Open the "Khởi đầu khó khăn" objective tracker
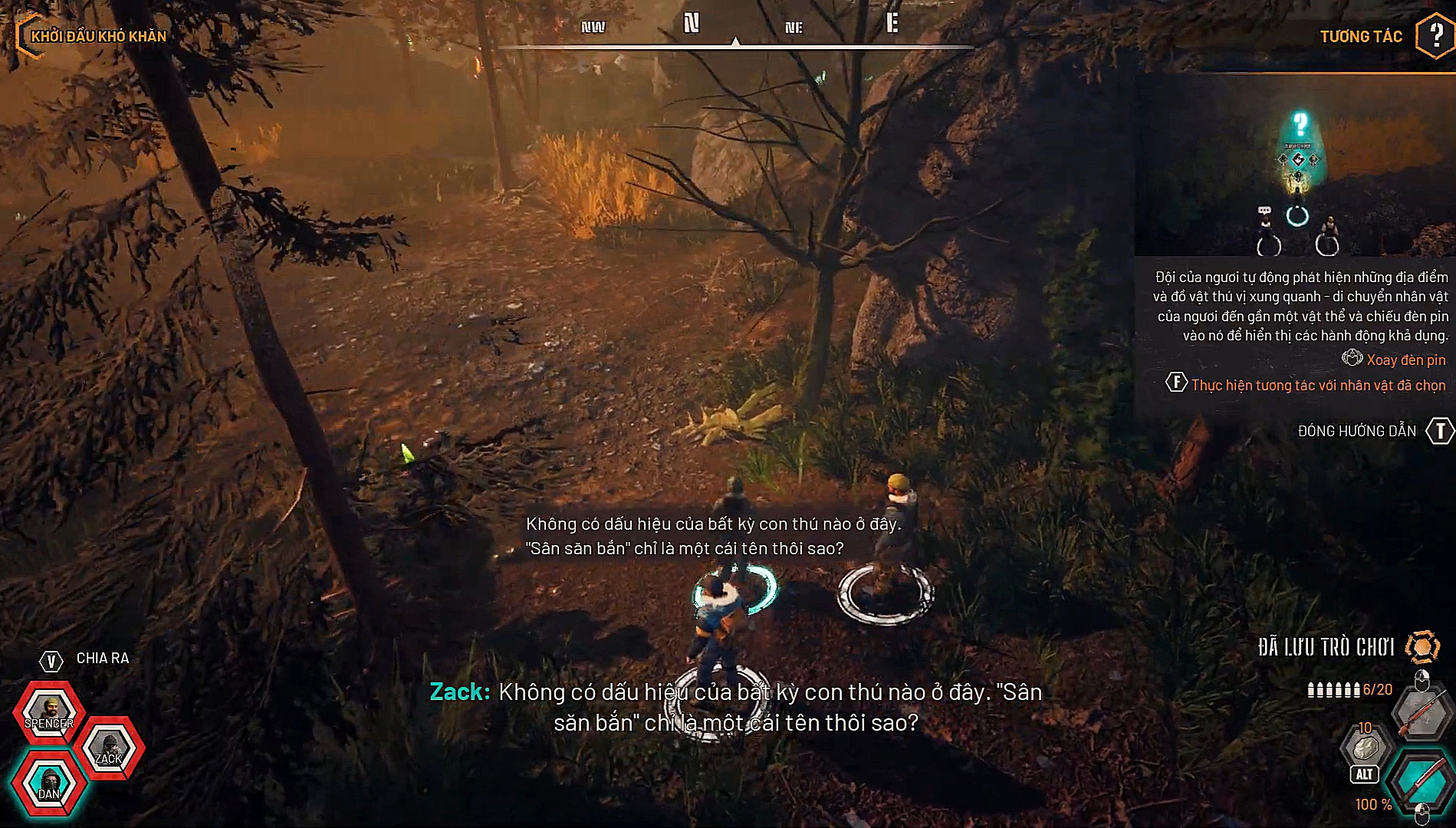The width and height of the screenshot is (1456, 828). pos(98,36)
